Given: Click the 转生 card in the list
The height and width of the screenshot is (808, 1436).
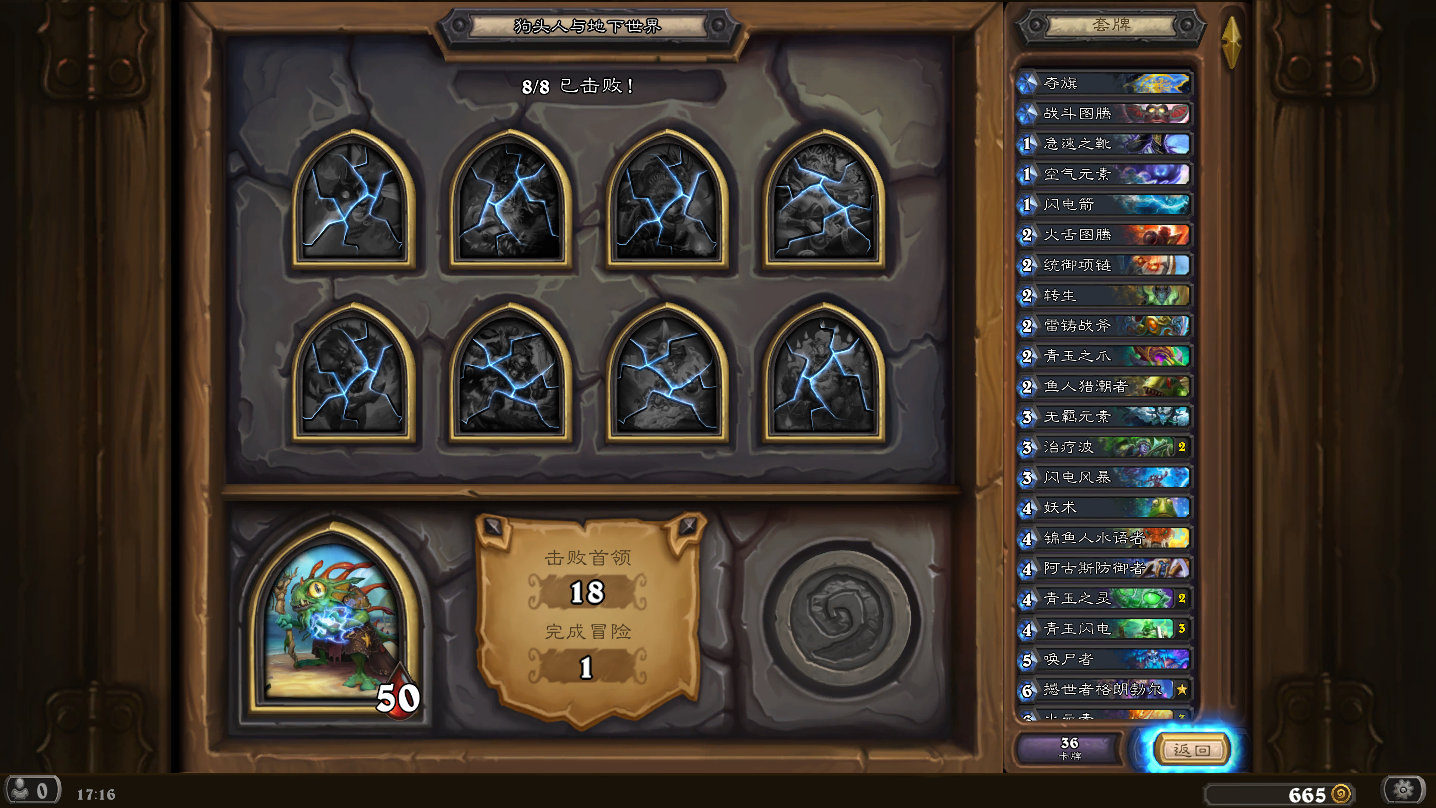Looking at the screenshot, I should click(x=1104, y=295).
